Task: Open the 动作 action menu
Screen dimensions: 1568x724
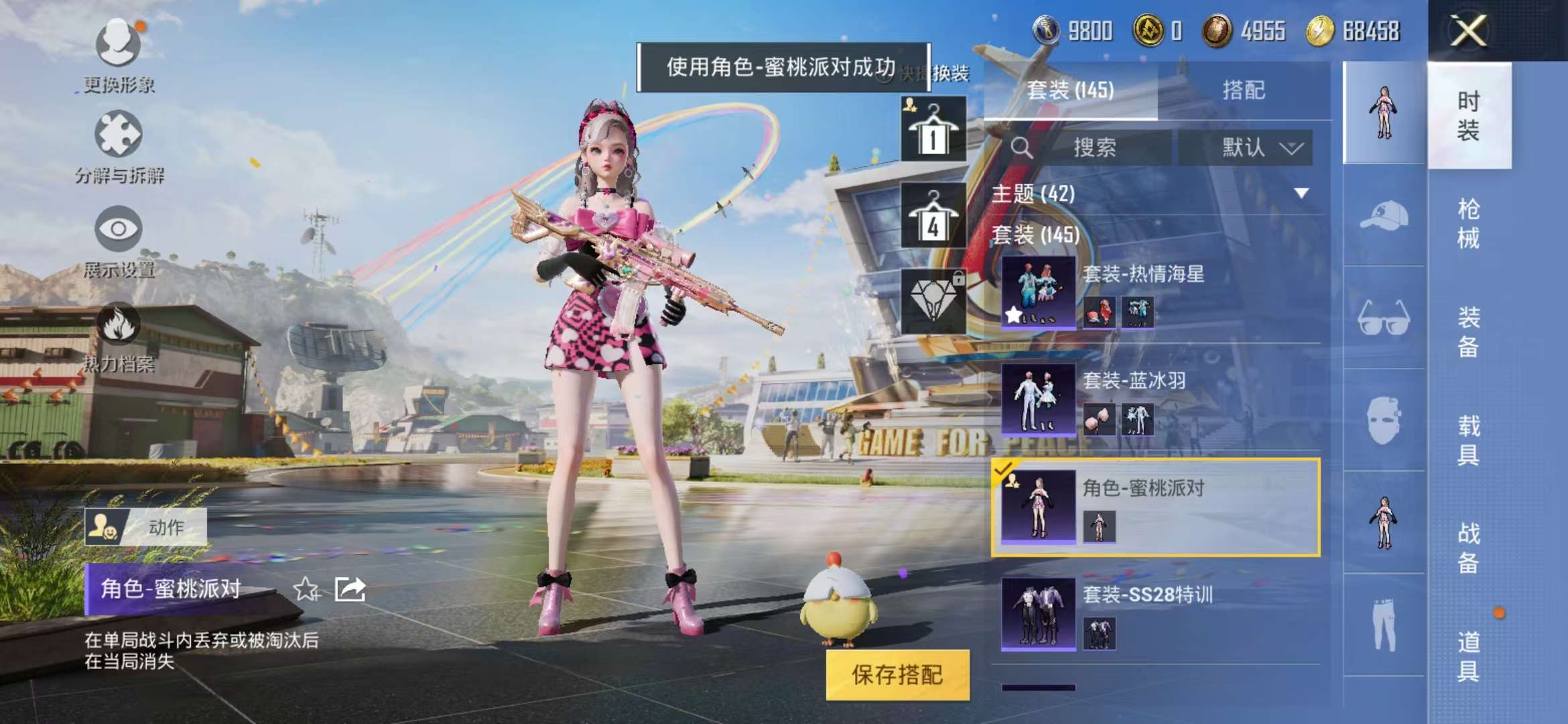Action: point(149,527)
